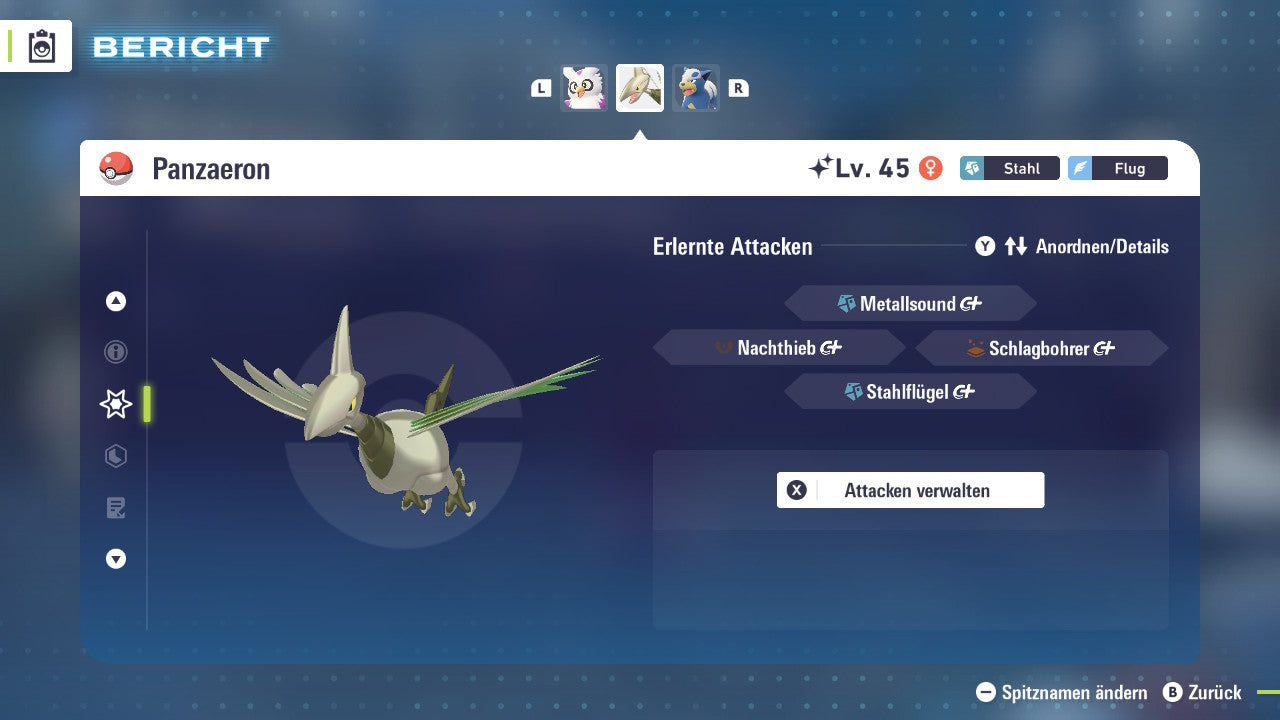This screenshot has height=720, width=1280.
Task: Toggle Anordnen/Details with the Y button indicator
Action: pos(985,246)
